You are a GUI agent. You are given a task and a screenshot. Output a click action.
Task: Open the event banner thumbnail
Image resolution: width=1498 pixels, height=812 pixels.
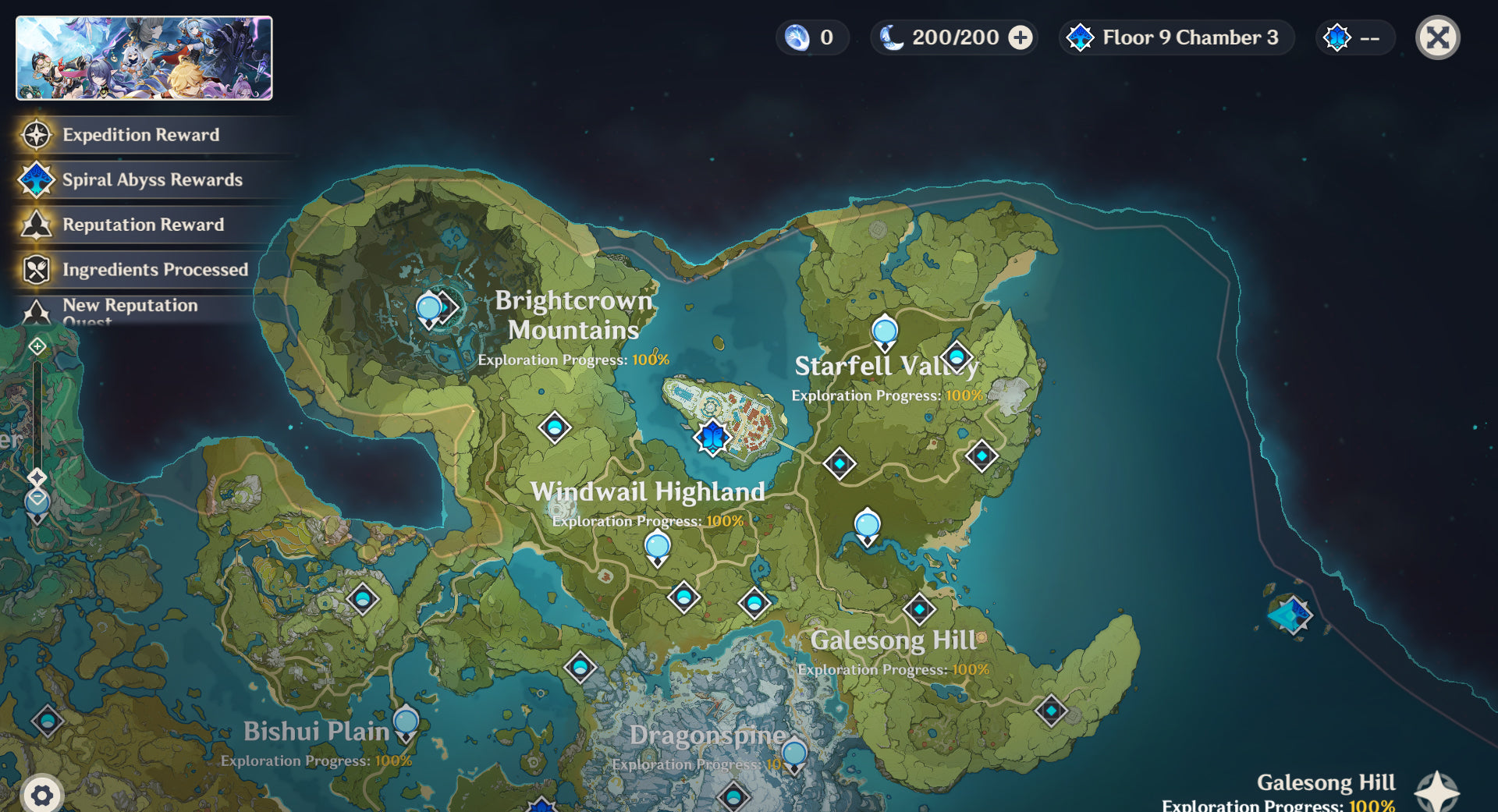(144, 59)
